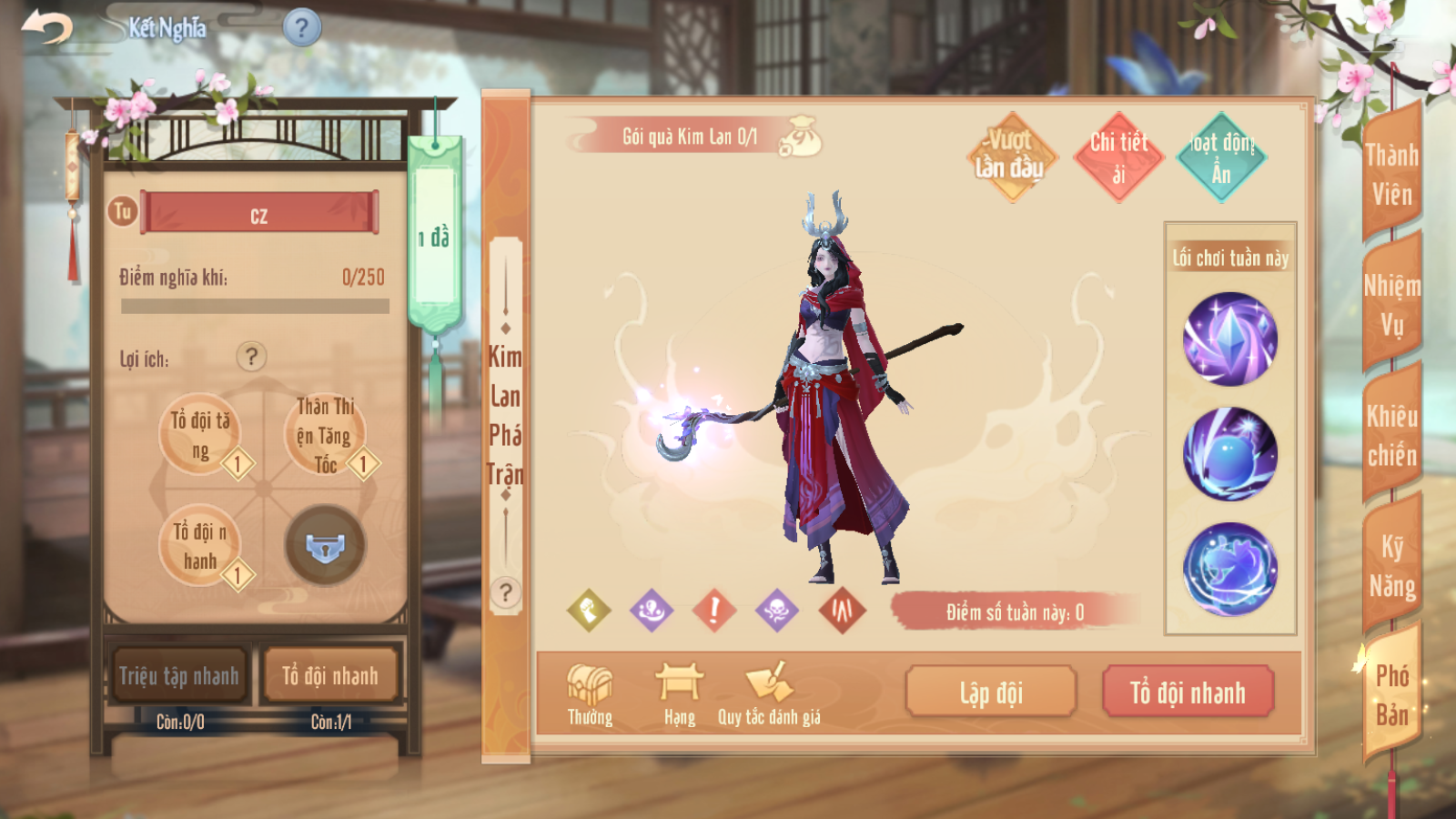Open the Gói quà Kim Lan gift bag

[802, 136]
